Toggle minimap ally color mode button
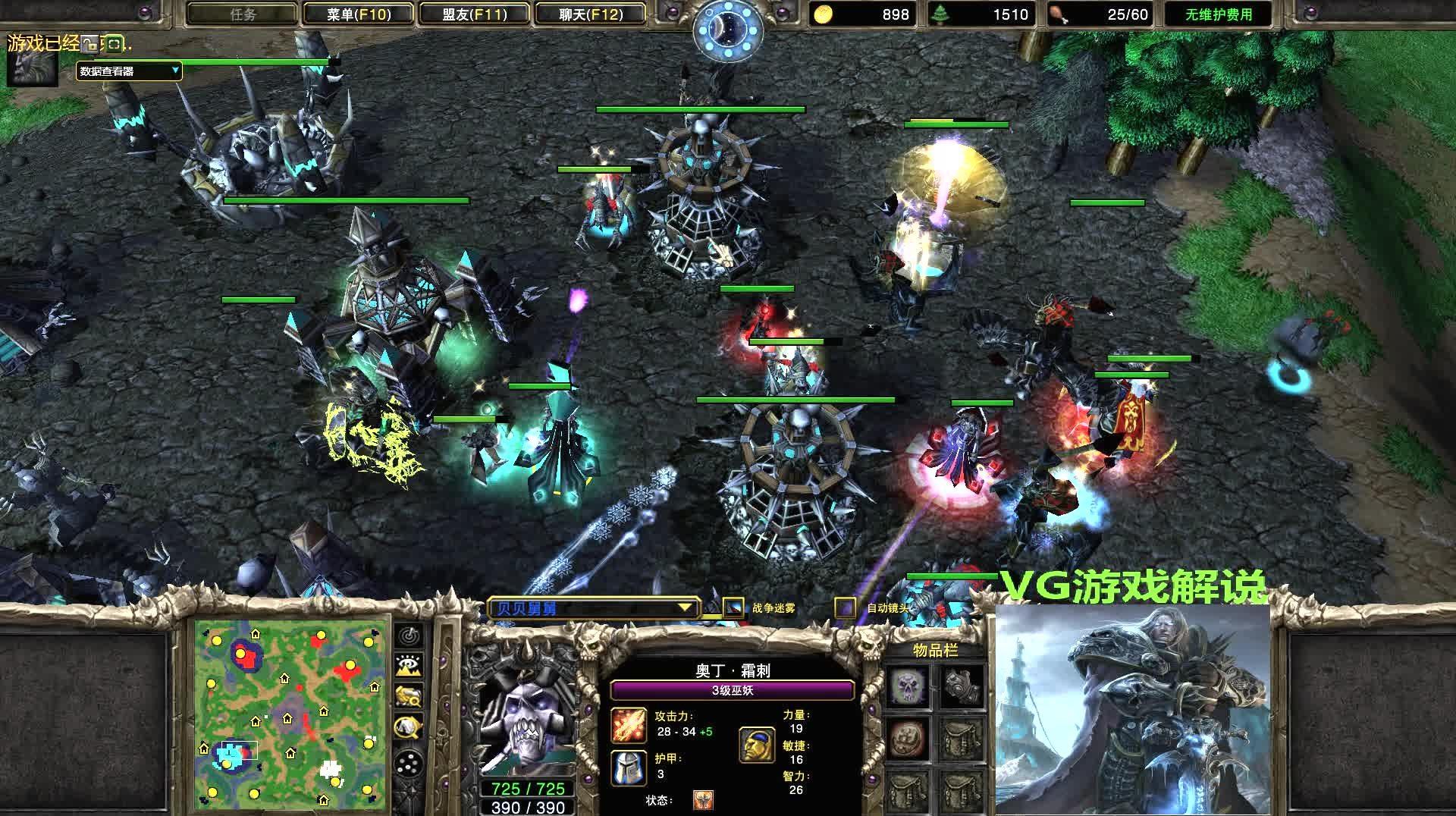 click(409, 695)
